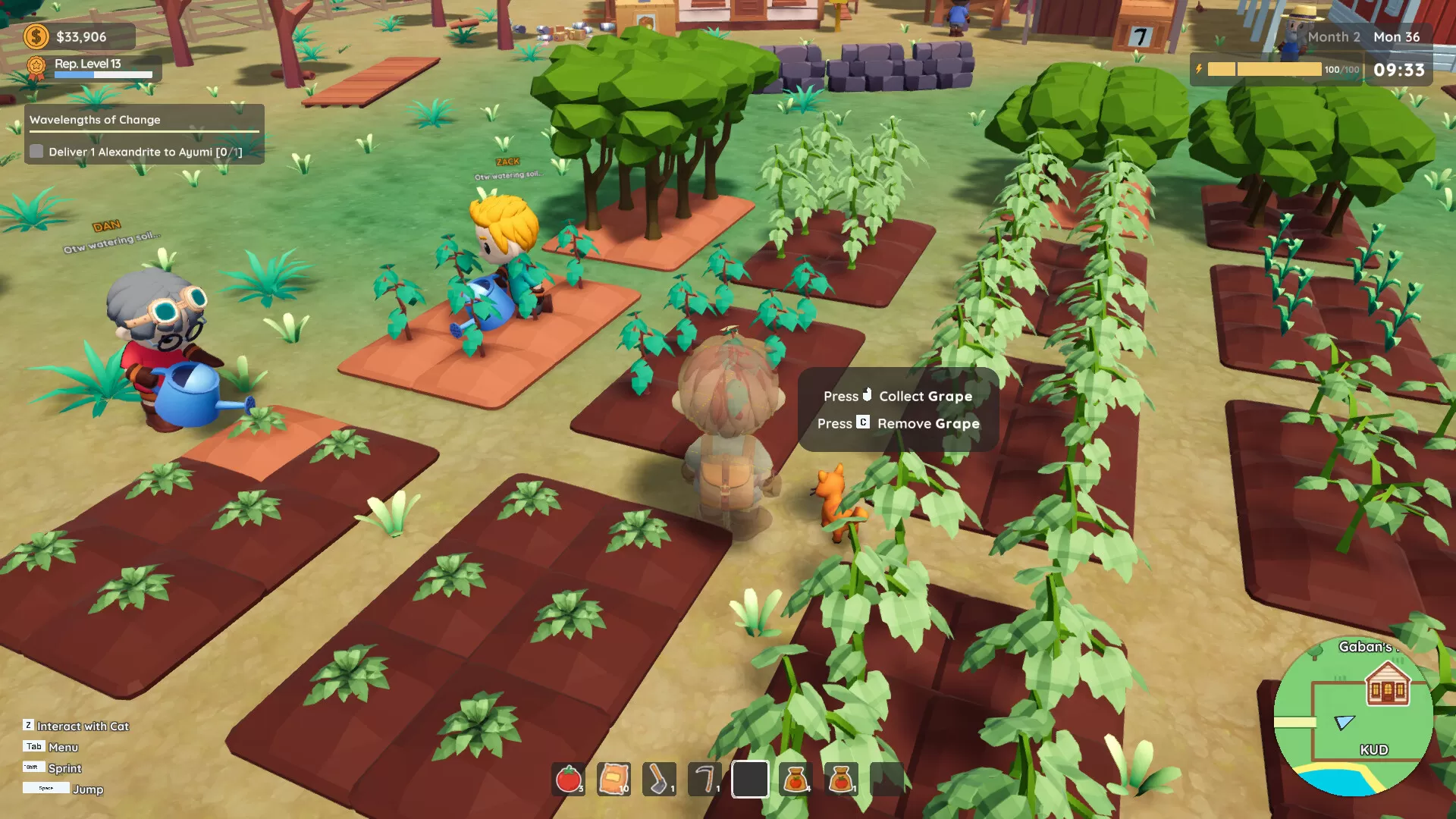This screenshot has height=819, width=1456.
Task: Open the Wavelengths of Change quest panel
Action: tap(93, 119)
